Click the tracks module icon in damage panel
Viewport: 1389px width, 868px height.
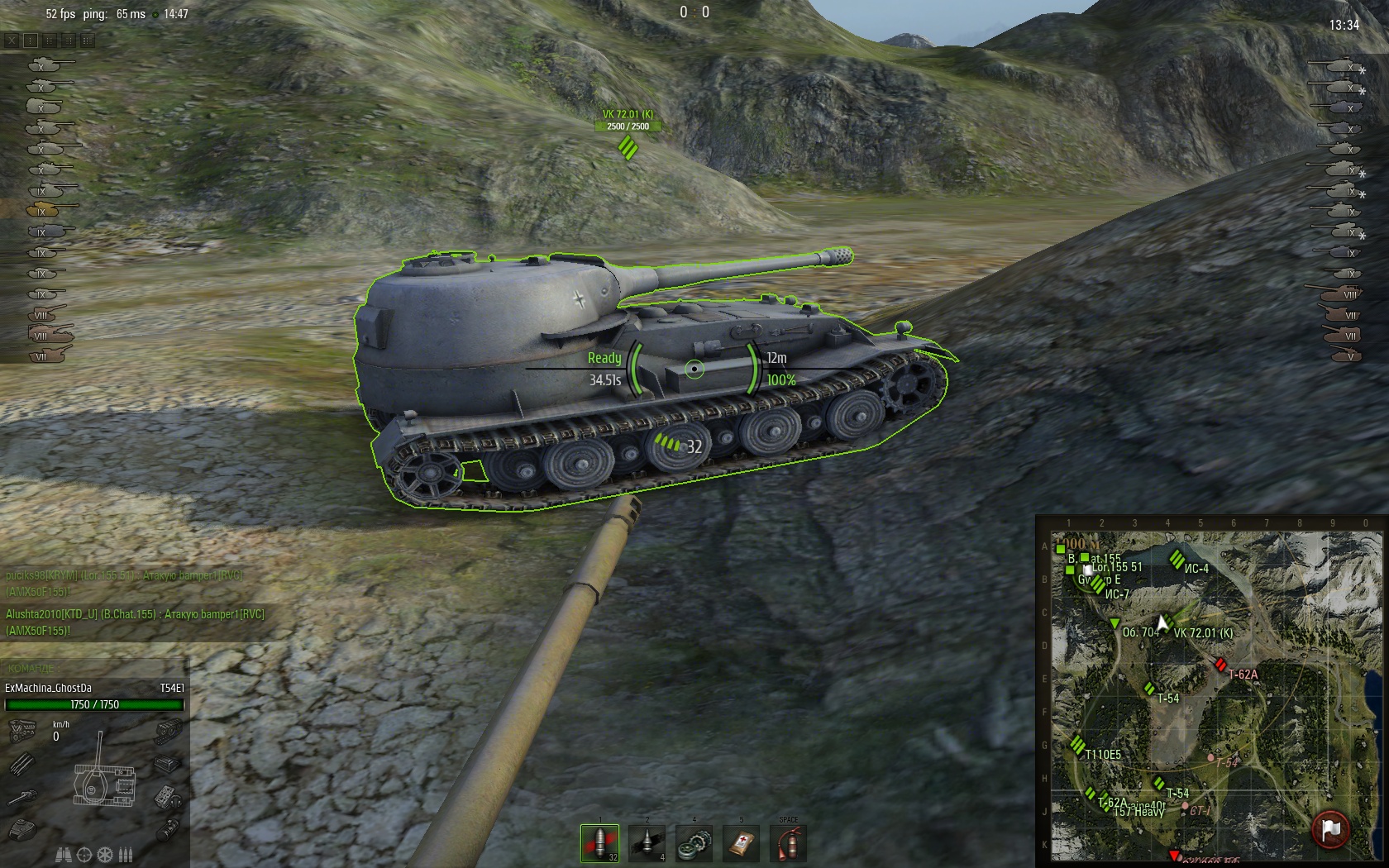pos(169,731)
